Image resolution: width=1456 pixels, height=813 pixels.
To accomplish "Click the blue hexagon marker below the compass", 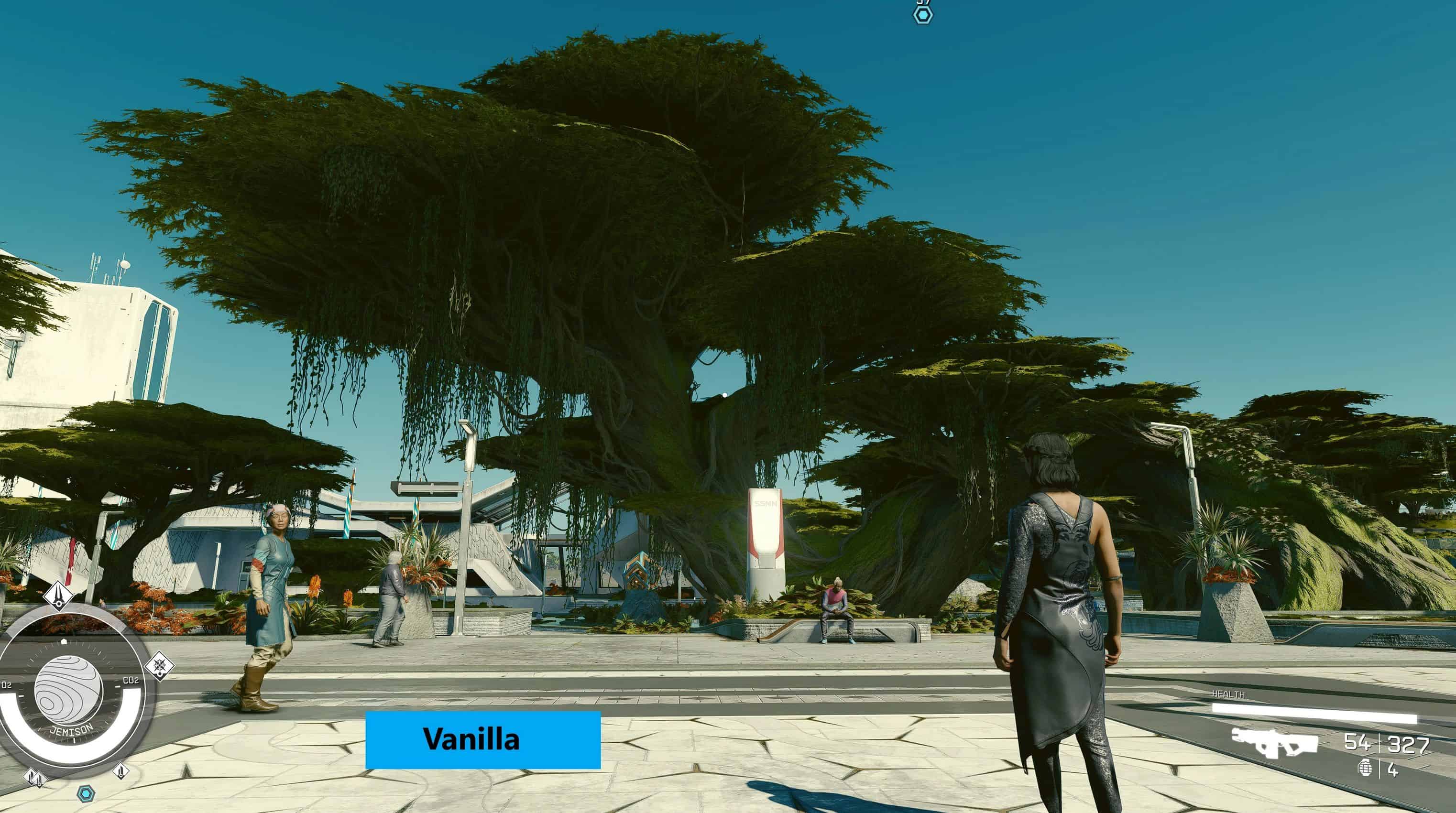I will point(85,794).
